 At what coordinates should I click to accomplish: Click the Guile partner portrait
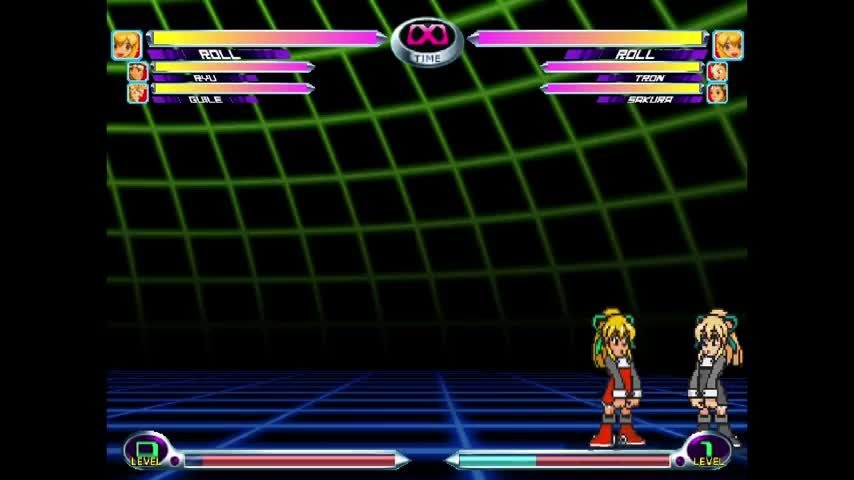coord(137,93)
